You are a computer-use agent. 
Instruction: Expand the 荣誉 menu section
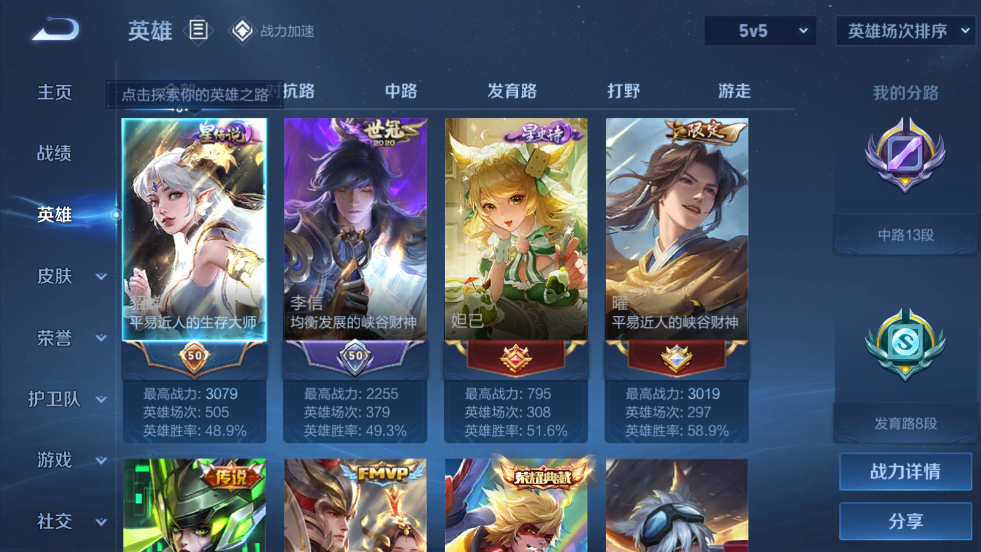(x=70, y=338)
